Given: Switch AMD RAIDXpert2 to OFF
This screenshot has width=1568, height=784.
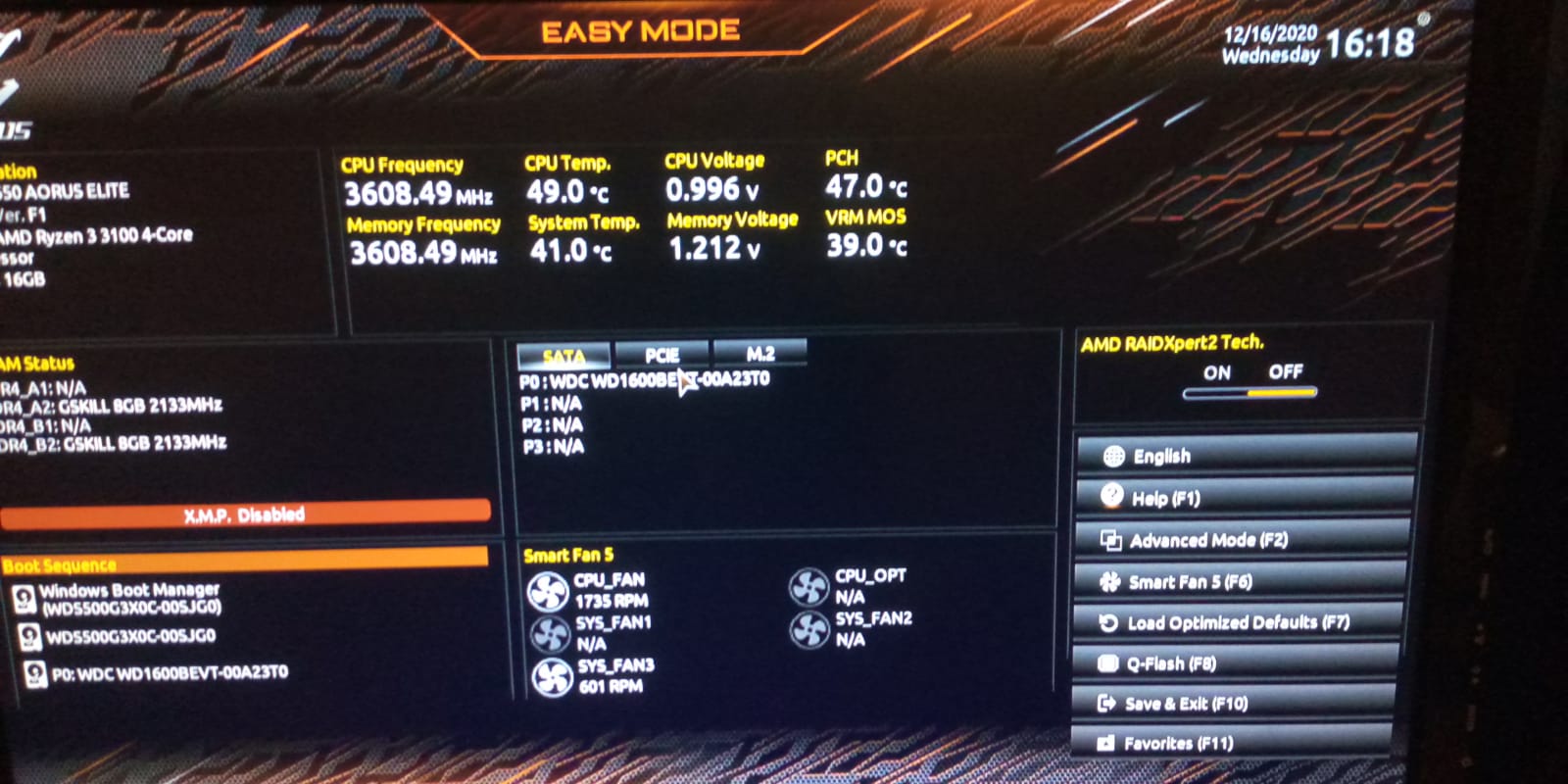Looking at the screenshot, I should pos(1286,372).
